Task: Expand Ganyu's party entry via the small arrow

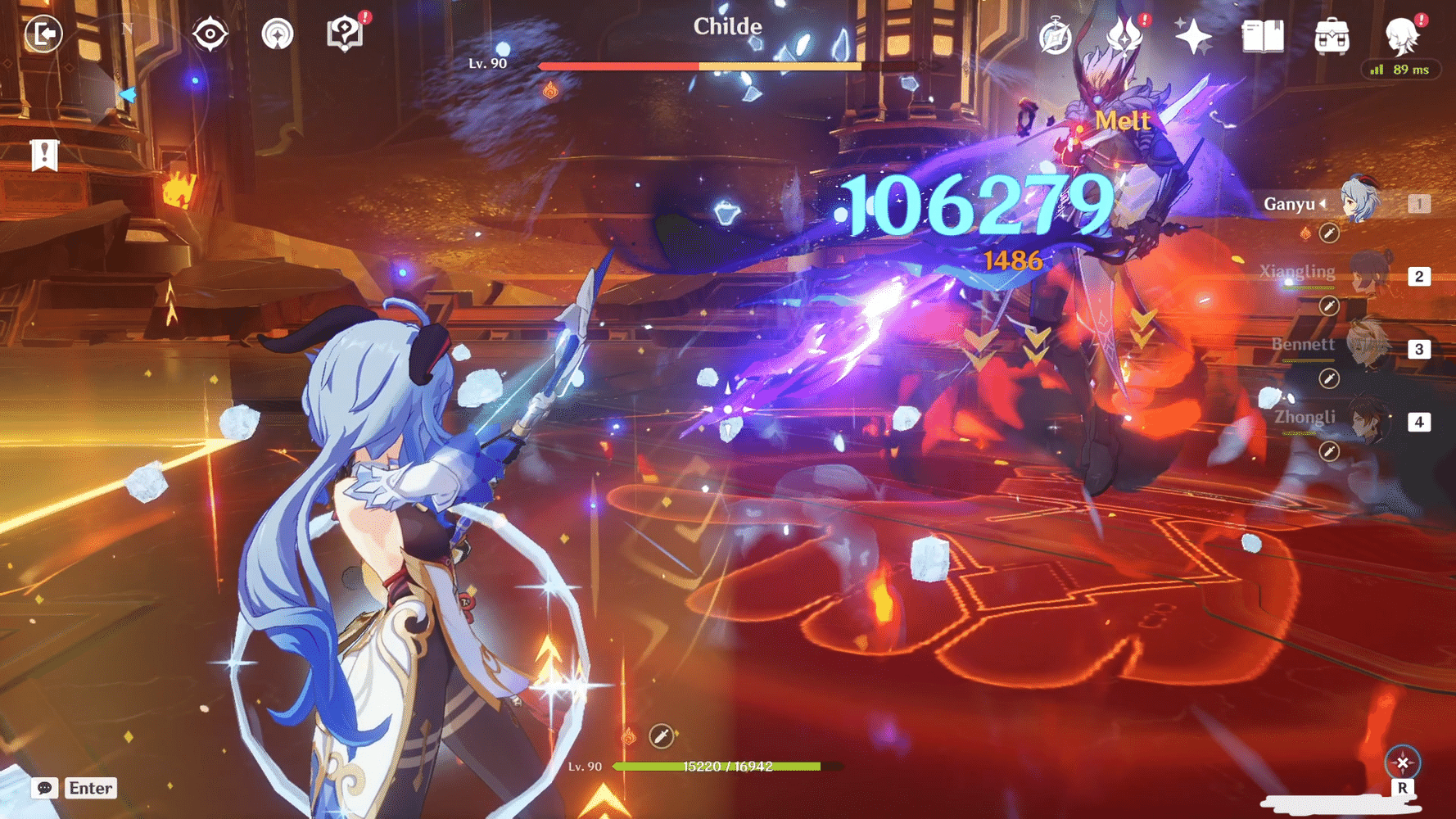Action: tap(1323, 204)
